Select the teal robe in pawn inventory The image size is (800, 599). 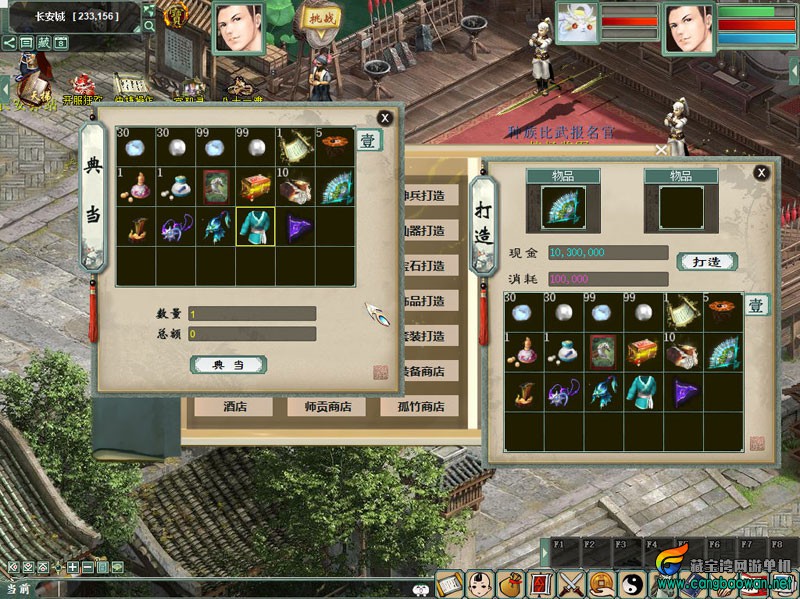tap(255, 228)
